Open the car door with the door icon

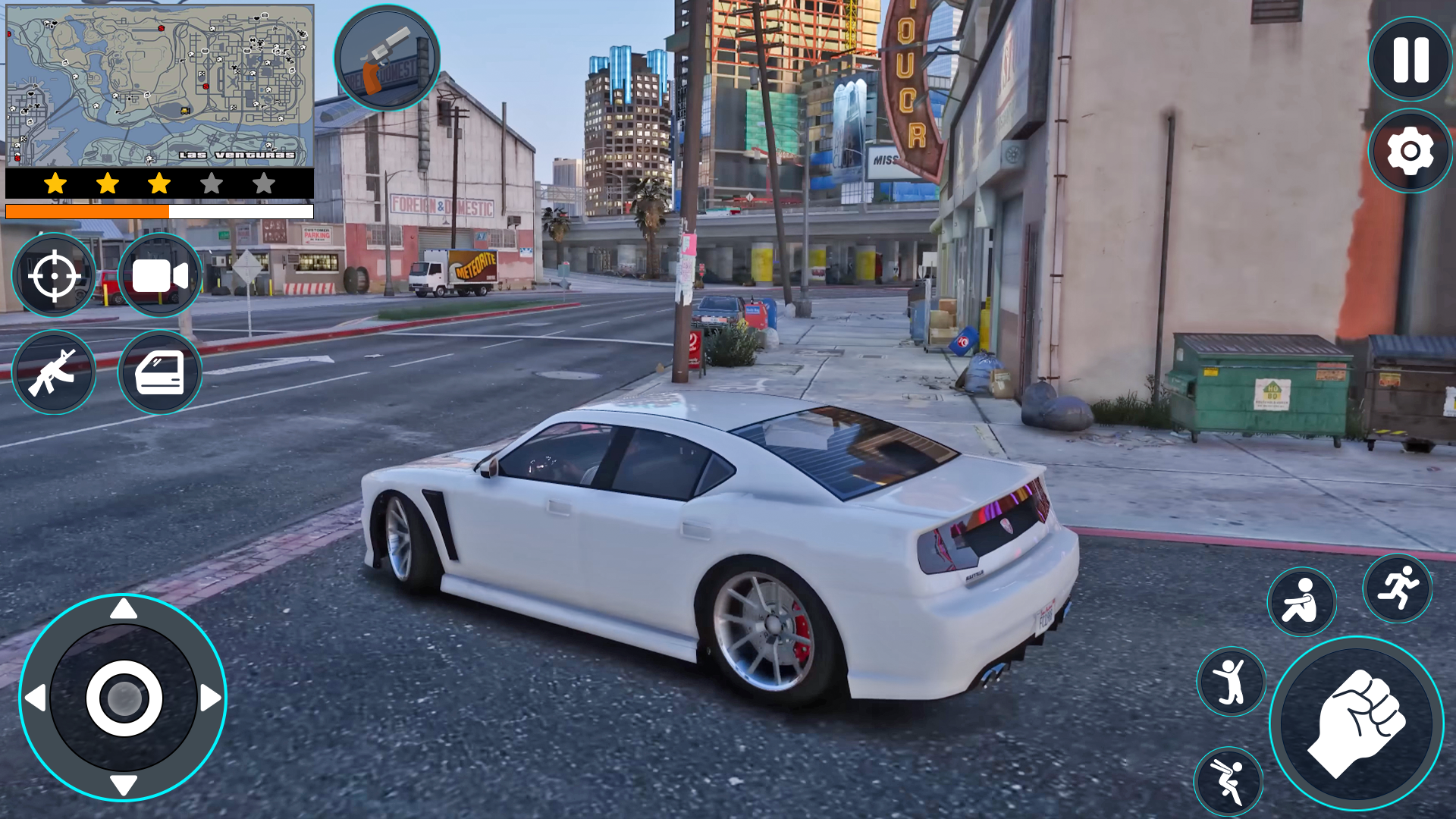(159, 372)
